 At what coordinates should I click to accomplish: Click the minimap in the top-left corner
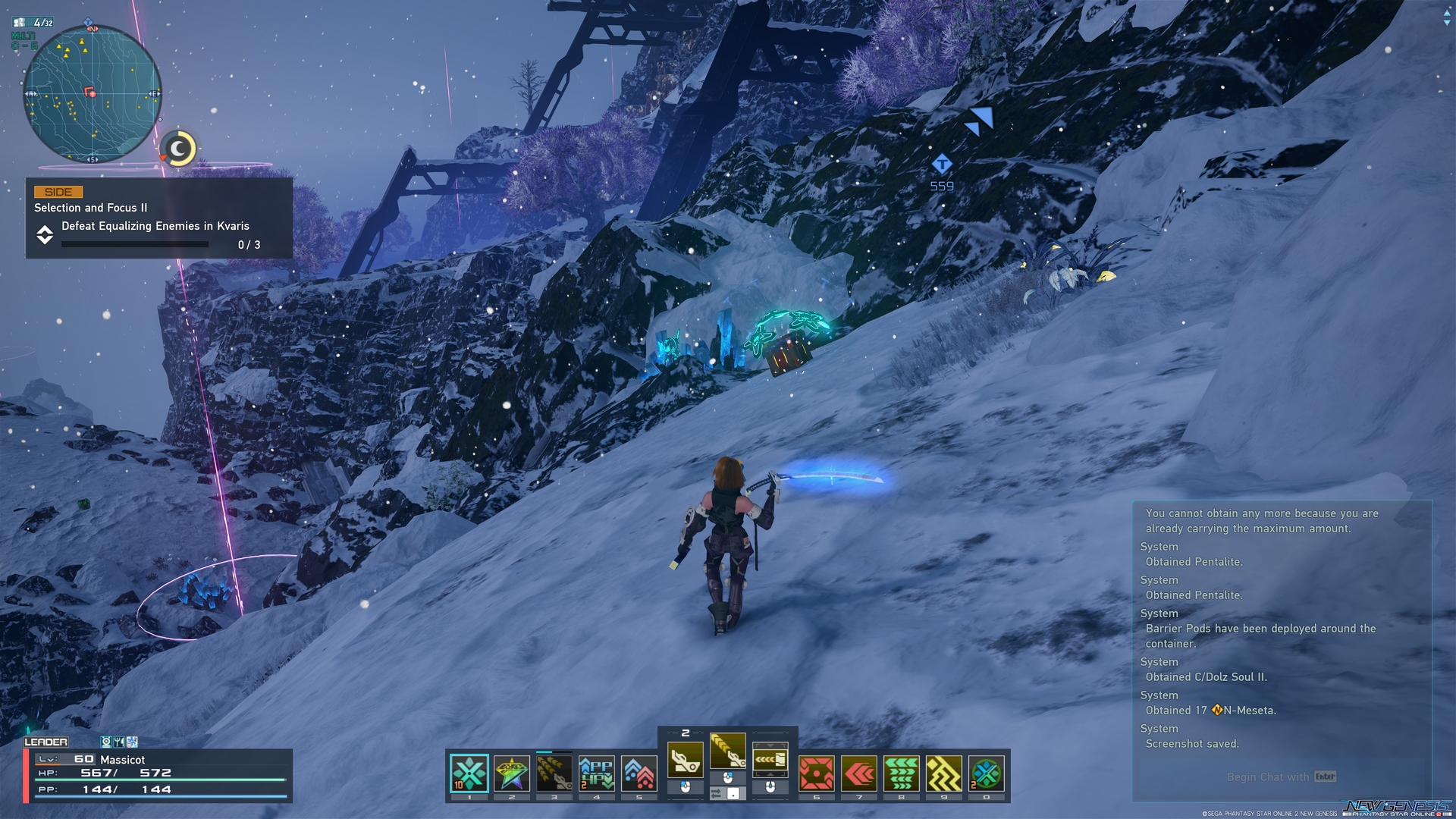click(91, 91)
